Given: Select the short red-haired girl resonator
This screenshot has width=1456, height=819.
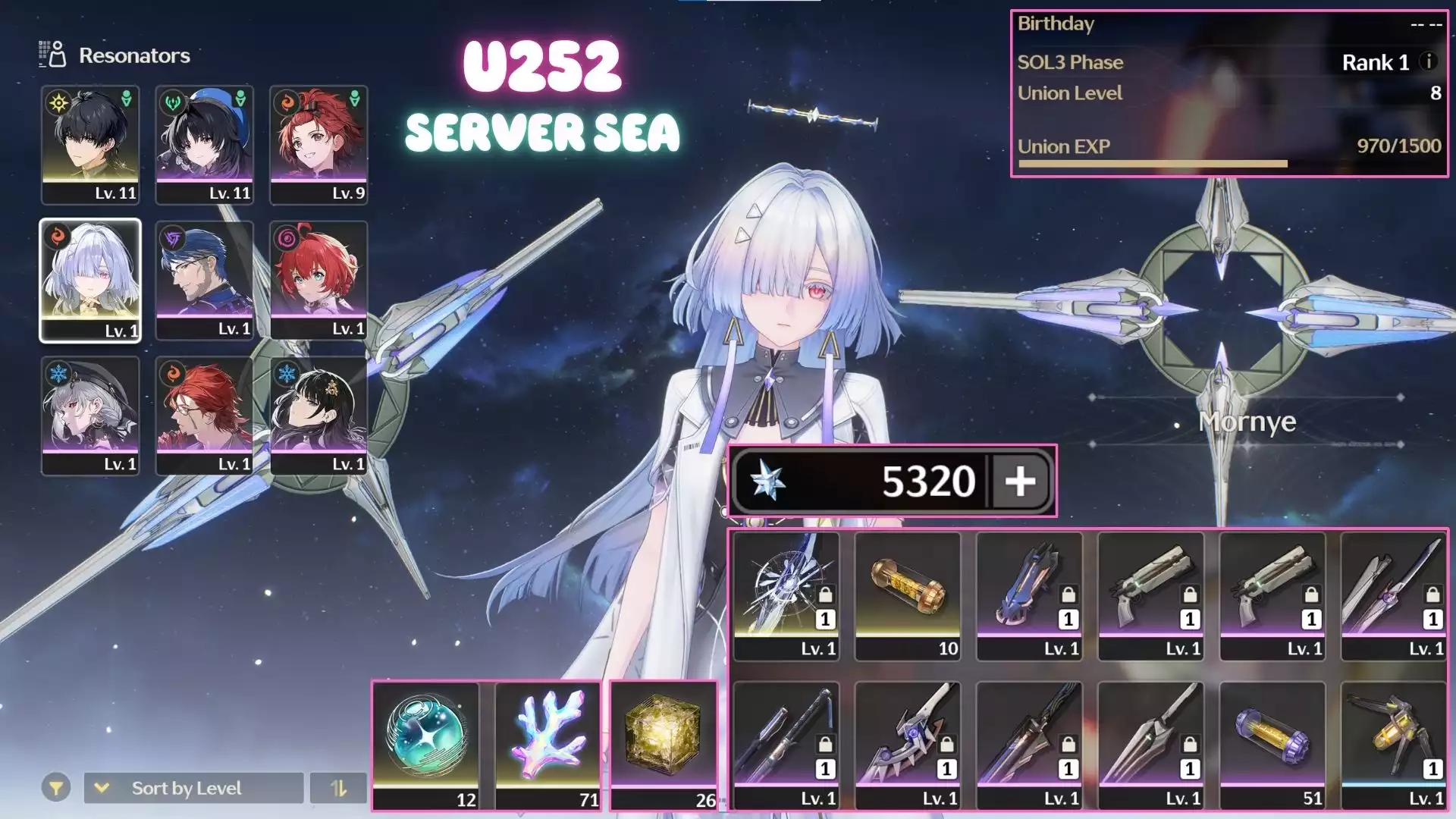Looking at the screenshot, I should (318, 281).
